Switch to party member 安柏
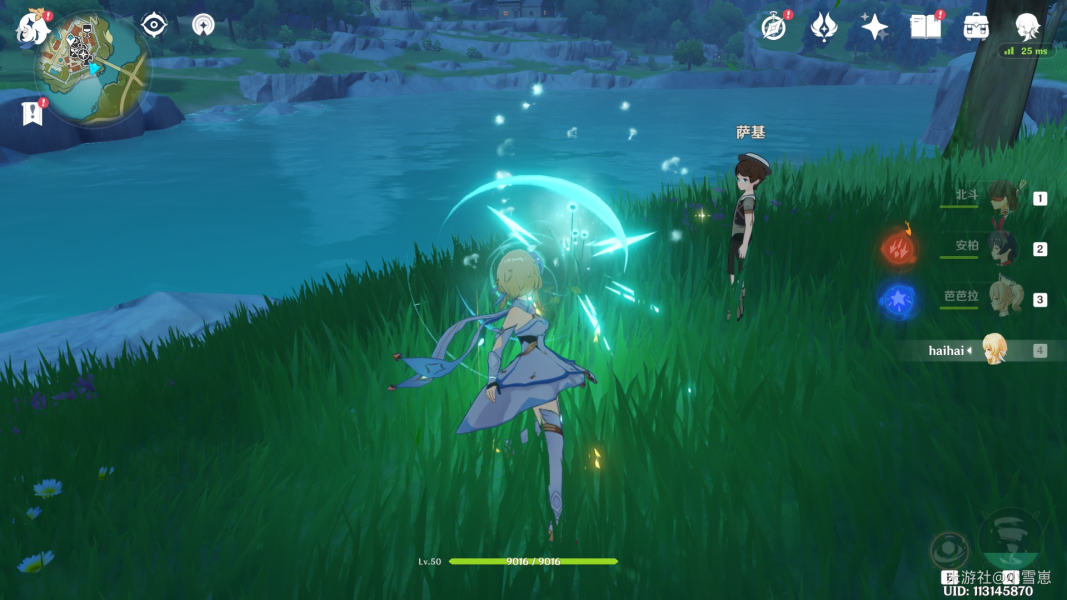 click(1001, 248)
